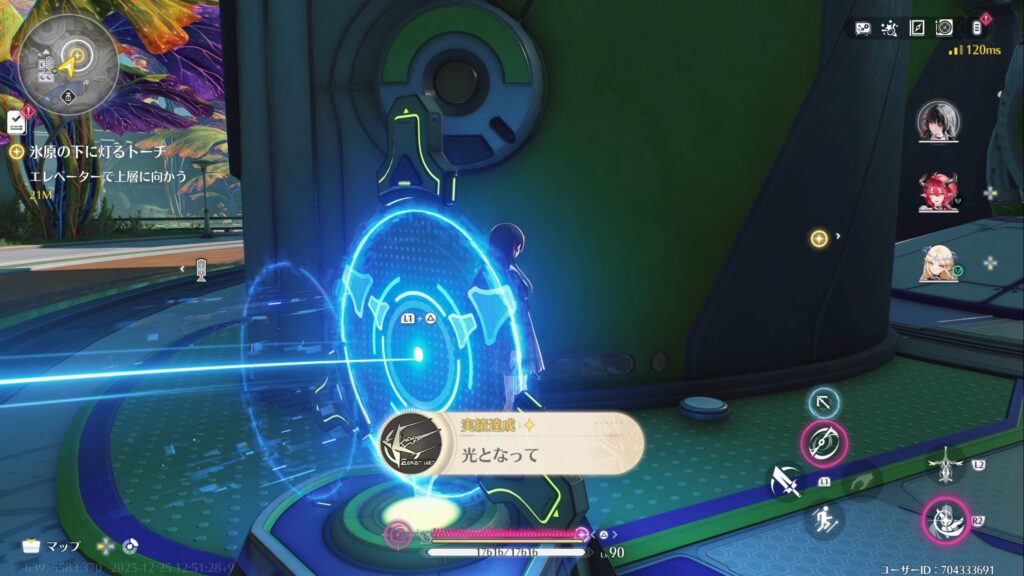Select the tracked quest 氷原の下に灯るトーチ
The image size is (1024, 576).
[x=98, y=151]
